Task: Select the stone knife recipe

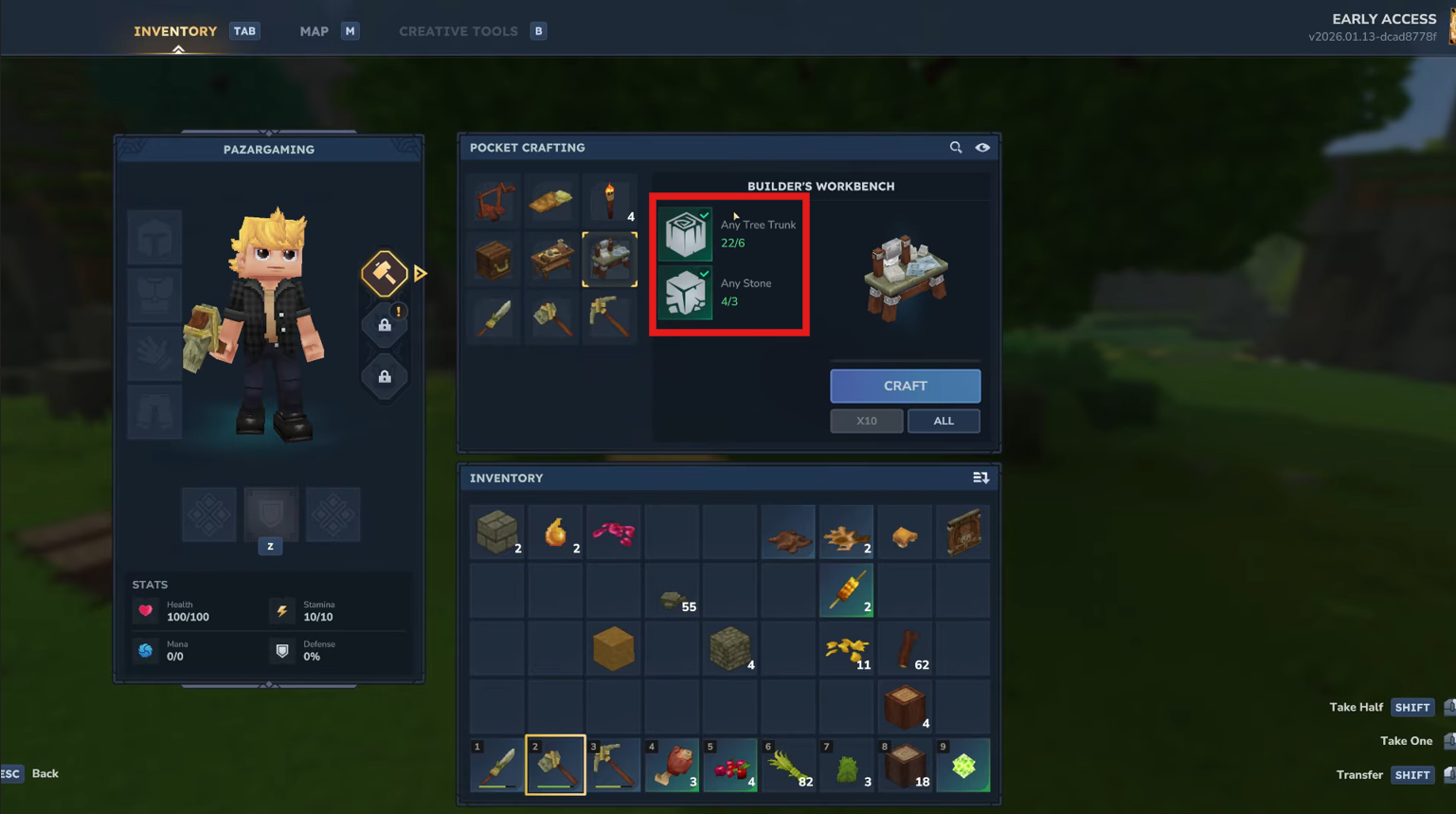Action: pyautogui.click(x=493, y=317)
